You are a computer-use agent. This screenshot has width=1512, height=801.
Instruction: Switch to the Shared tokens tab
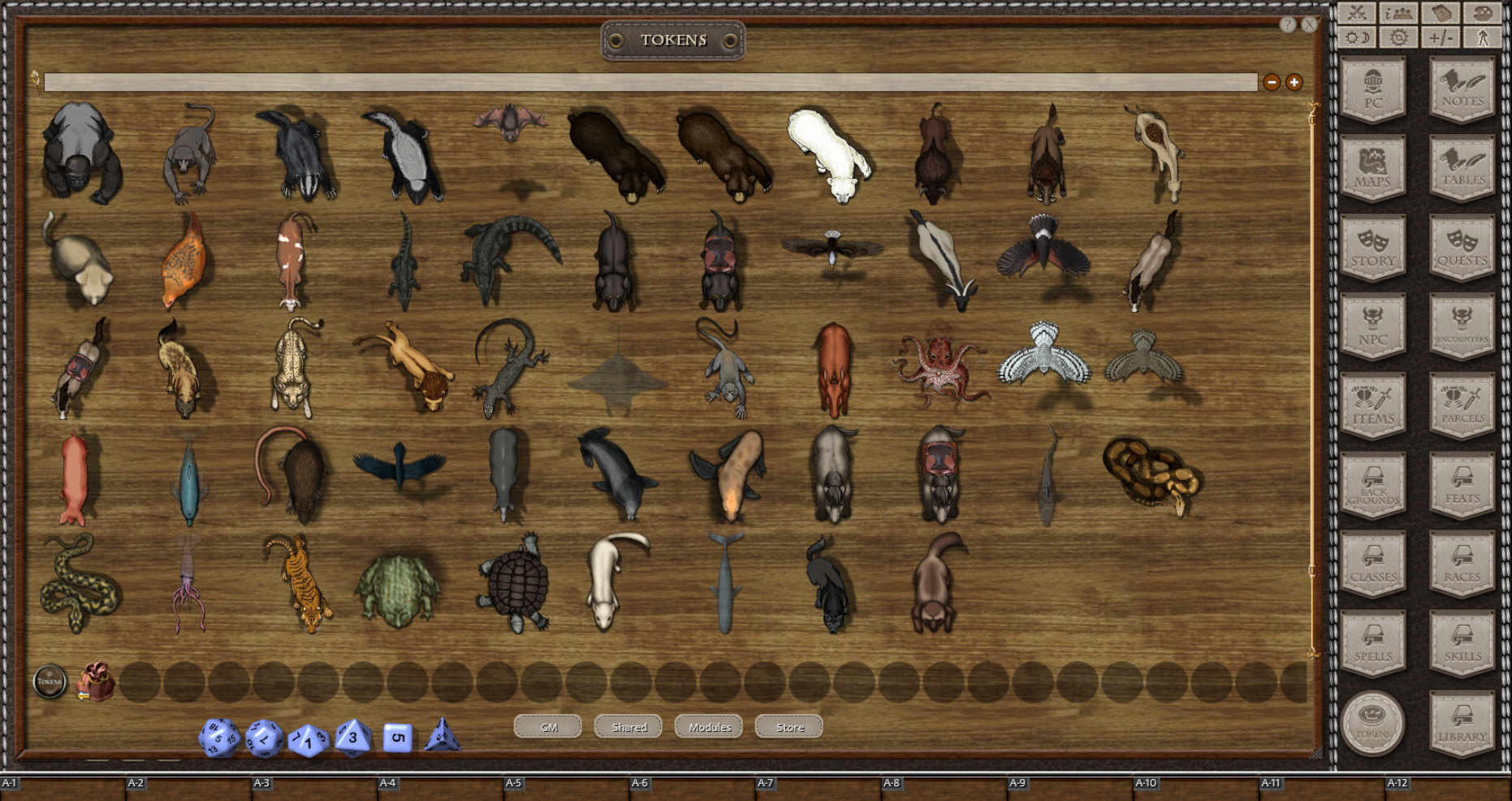[x=628, y=727]
